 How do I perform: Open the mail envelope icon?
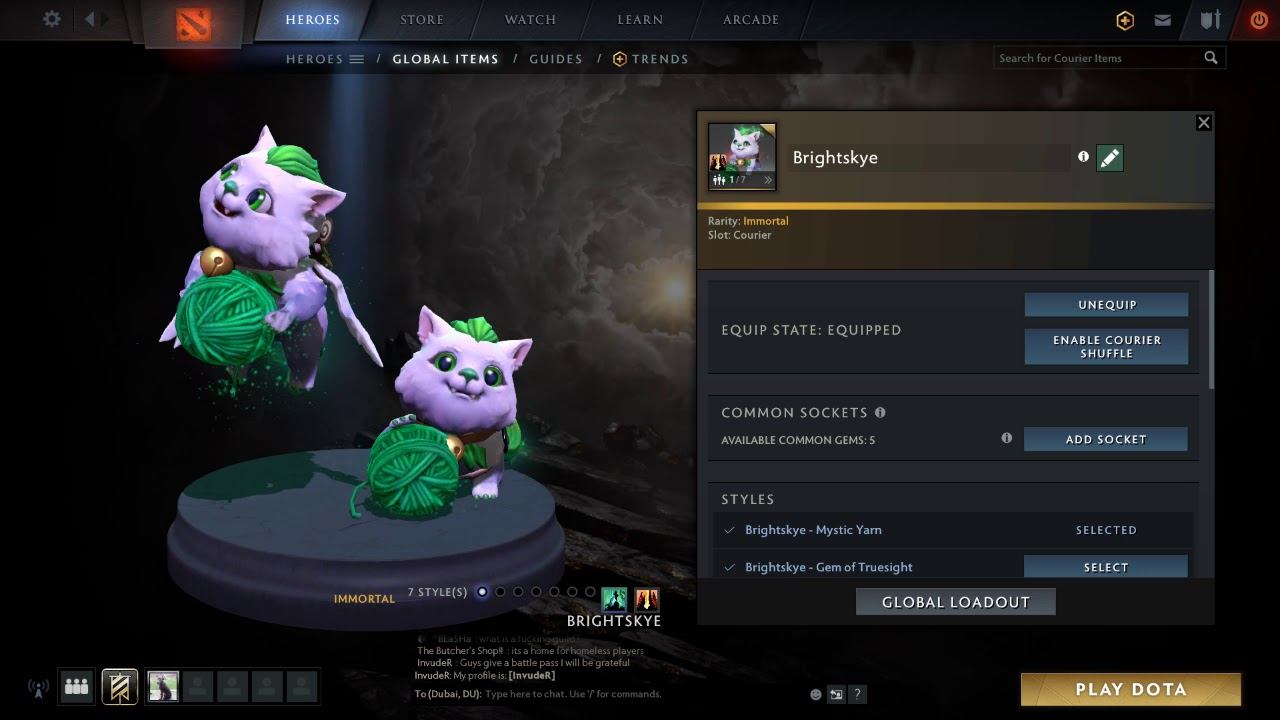coord(1162,20)
